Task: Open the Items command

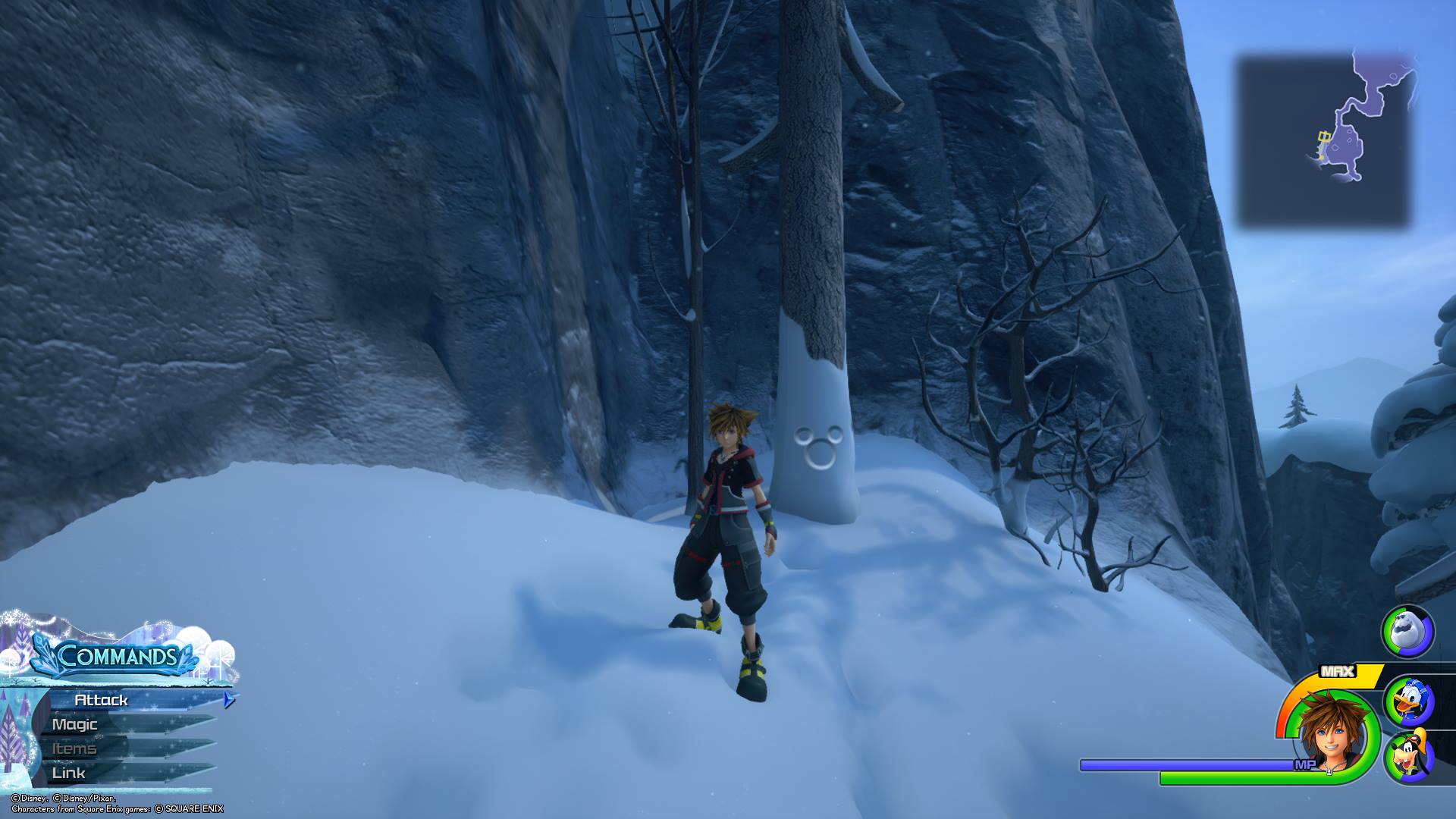Action: pyautogui.click(x=74, y=748)
